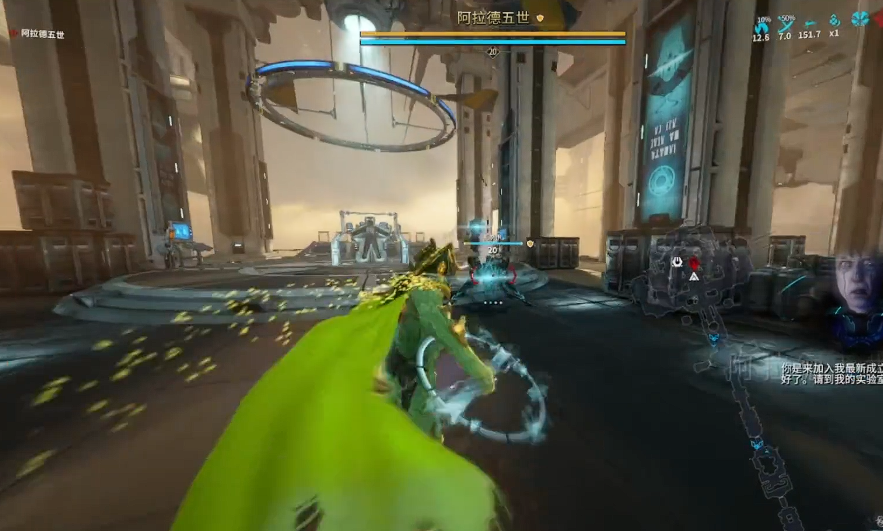This screenshot has height=531, width=883.
Task: Click the four-petal cyan buff icon
Action: click(860, 19)
